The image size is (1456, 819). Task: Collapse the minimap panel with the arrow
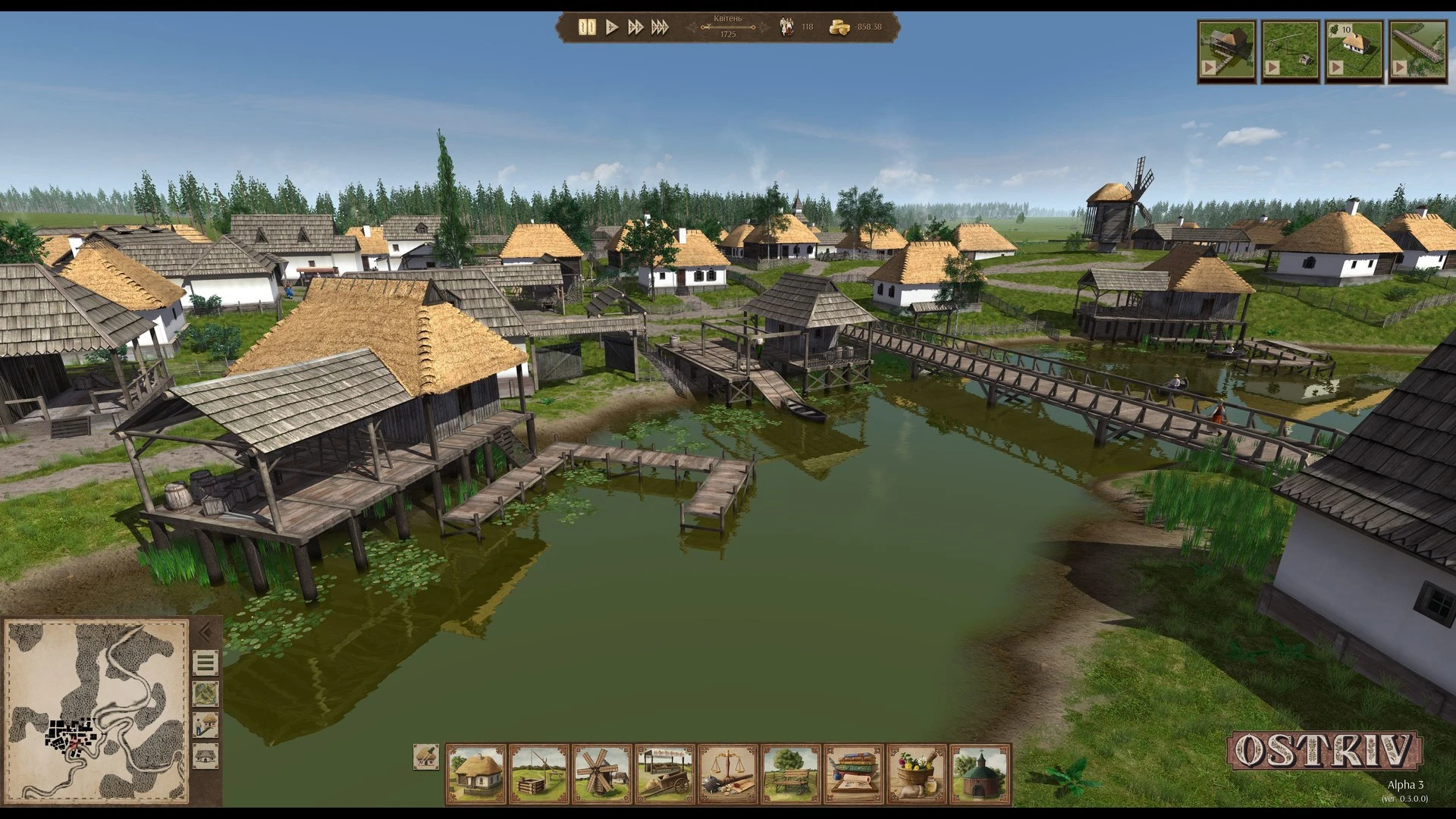pos(205,632)
